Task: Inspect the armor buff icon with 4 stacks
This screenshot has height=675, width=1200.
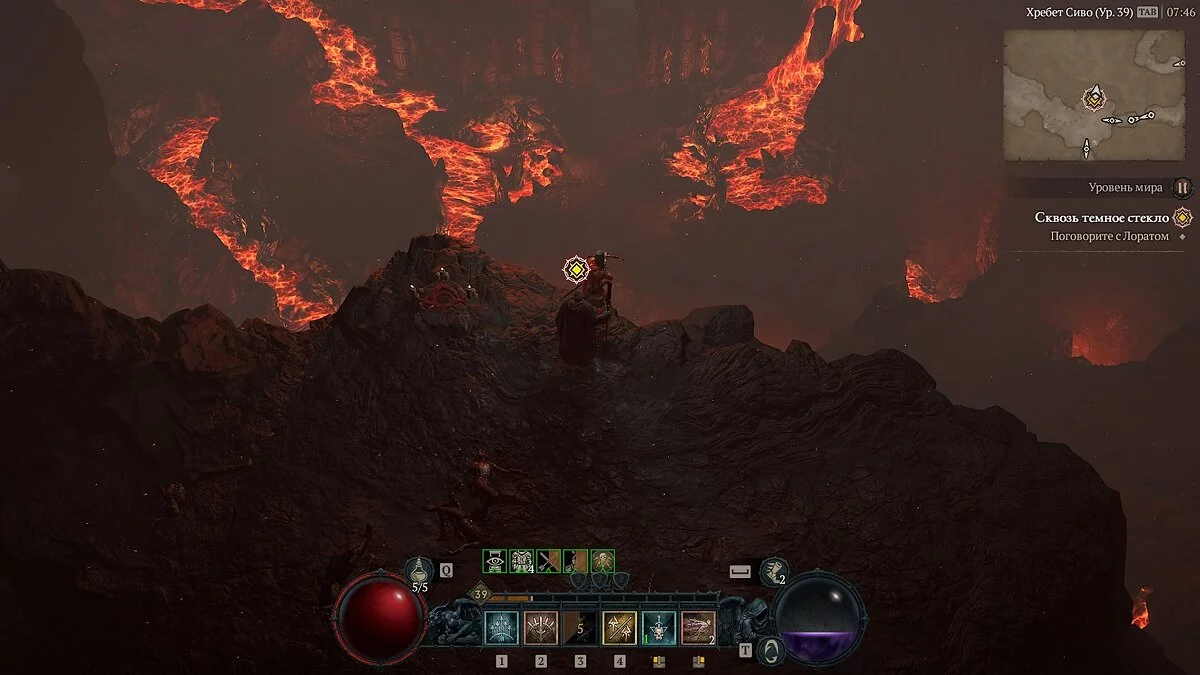Action: coord(521,561)
